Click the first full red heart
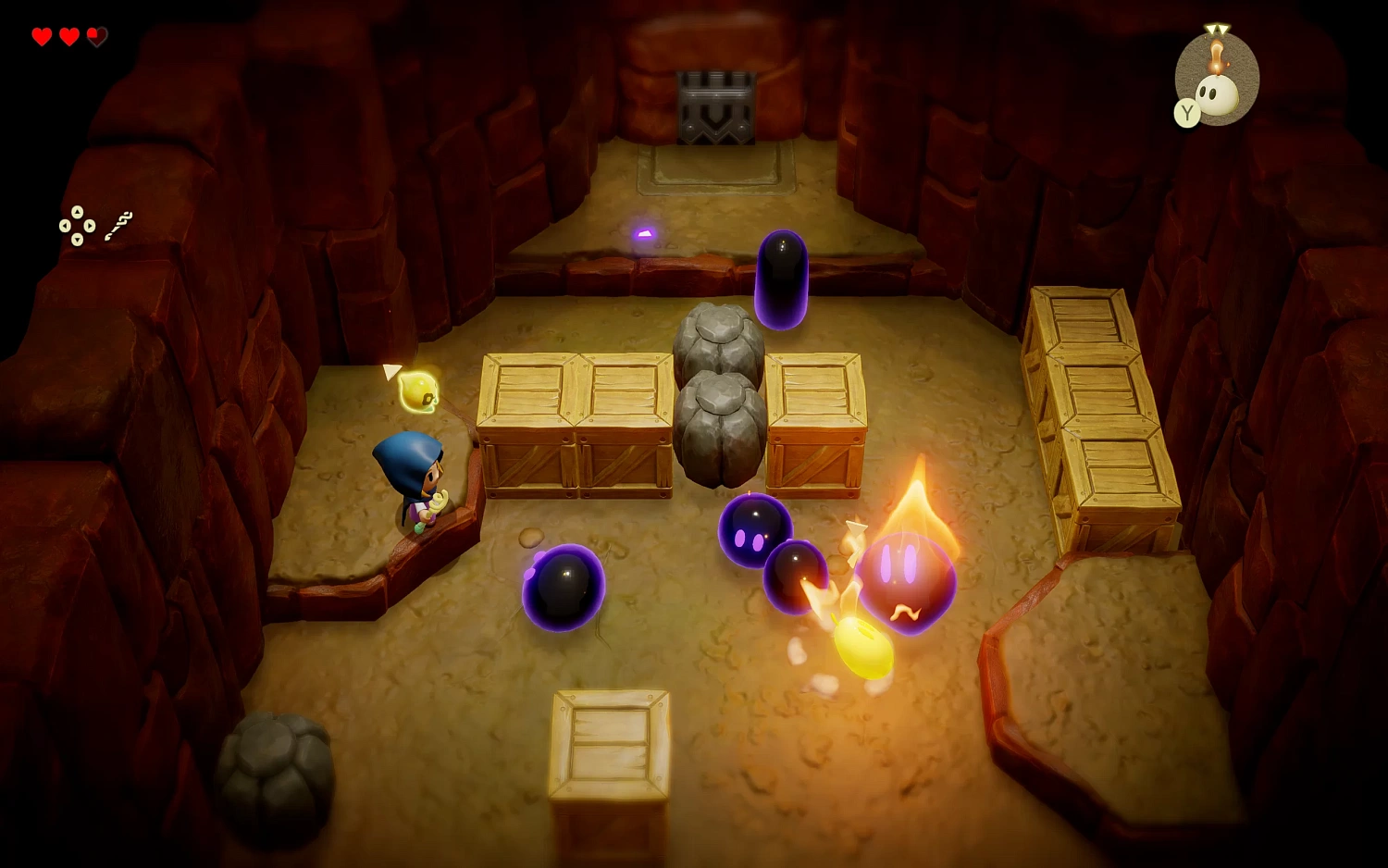Image resolution: width=1388 pixels, height=868 pixels. tap(41, 38)
